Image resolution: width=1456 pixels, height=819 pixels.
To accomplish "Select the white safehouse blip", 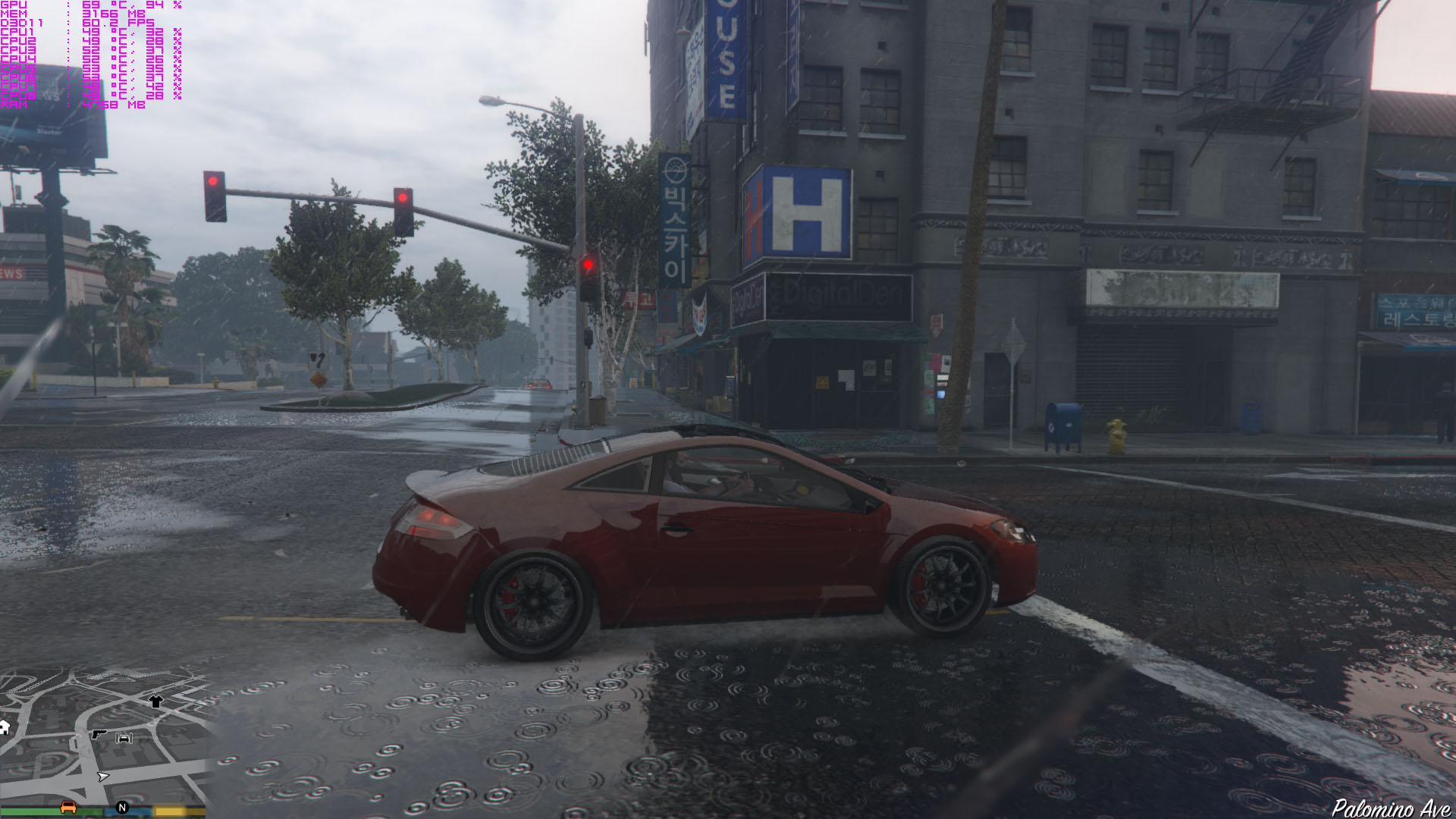I will pyautogui.click(x=4, y=728).
